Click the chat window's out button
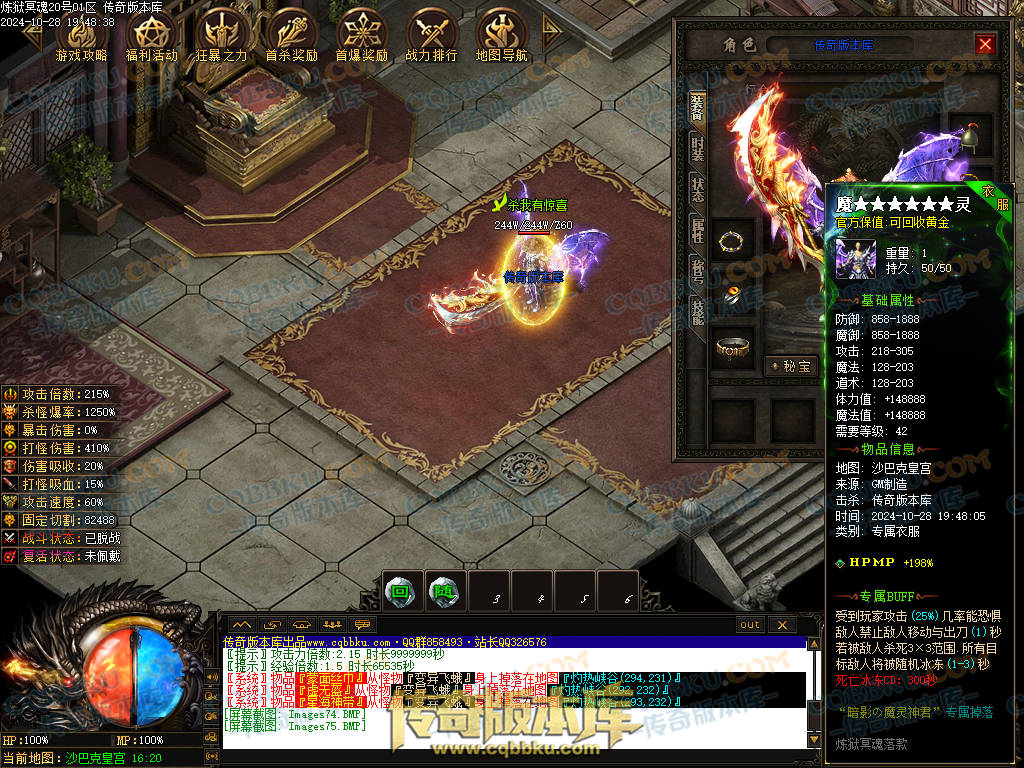 750,625
